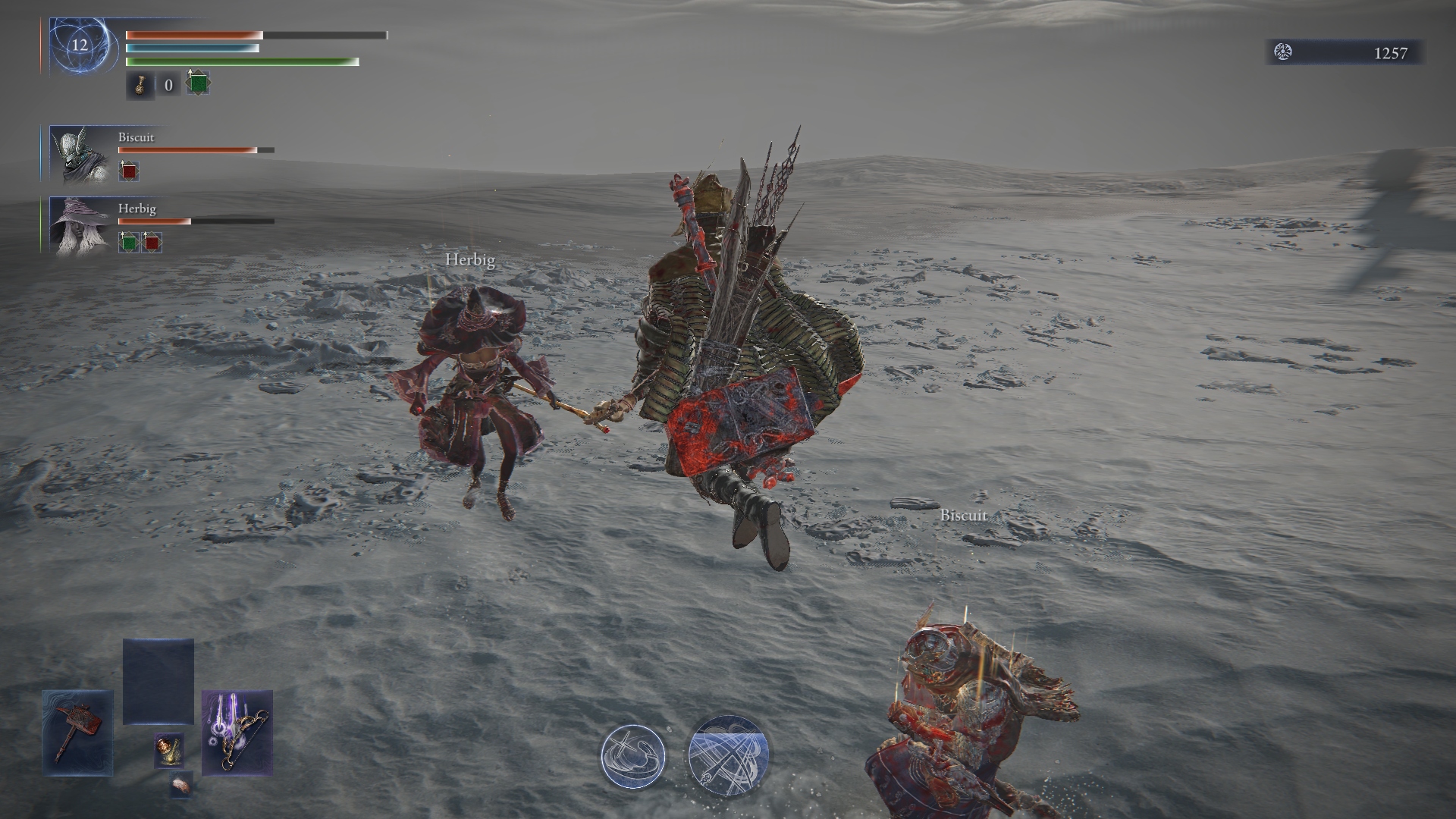
Task: Select the bow with purple arrows slot
Action: point(237,733)
